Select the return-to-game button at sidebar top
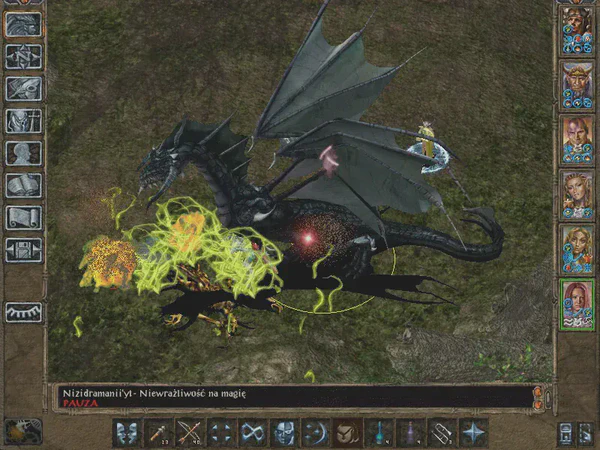This screenshot has height=450, width=600. [23, 25]
